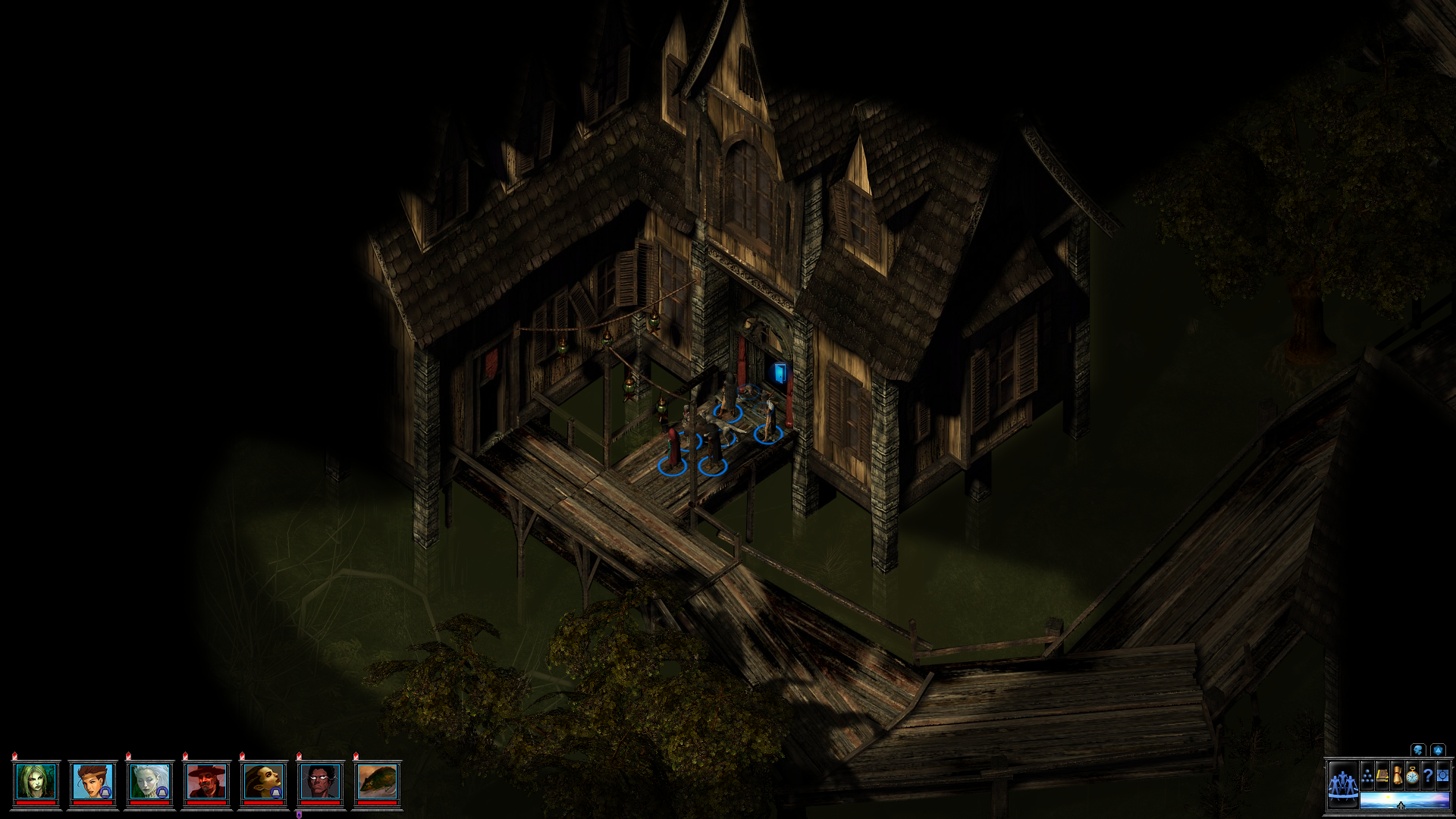Expand the right arrow beside the command bar
The image size is (1456, 819).
coord(1452,767)
